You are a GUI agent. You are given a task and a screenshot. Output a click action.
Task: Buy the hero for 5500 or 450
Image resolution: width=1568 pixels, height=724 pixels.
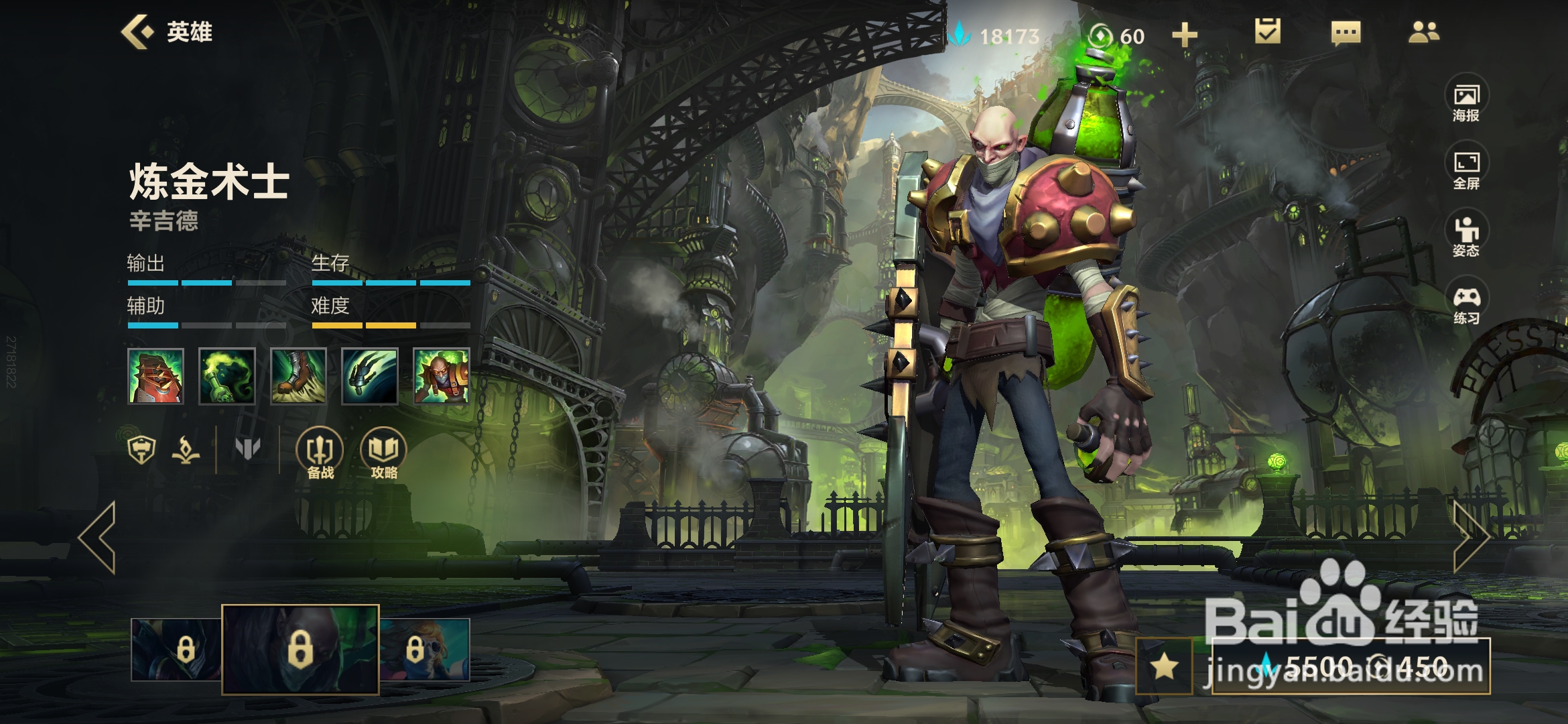[1351, 666]
